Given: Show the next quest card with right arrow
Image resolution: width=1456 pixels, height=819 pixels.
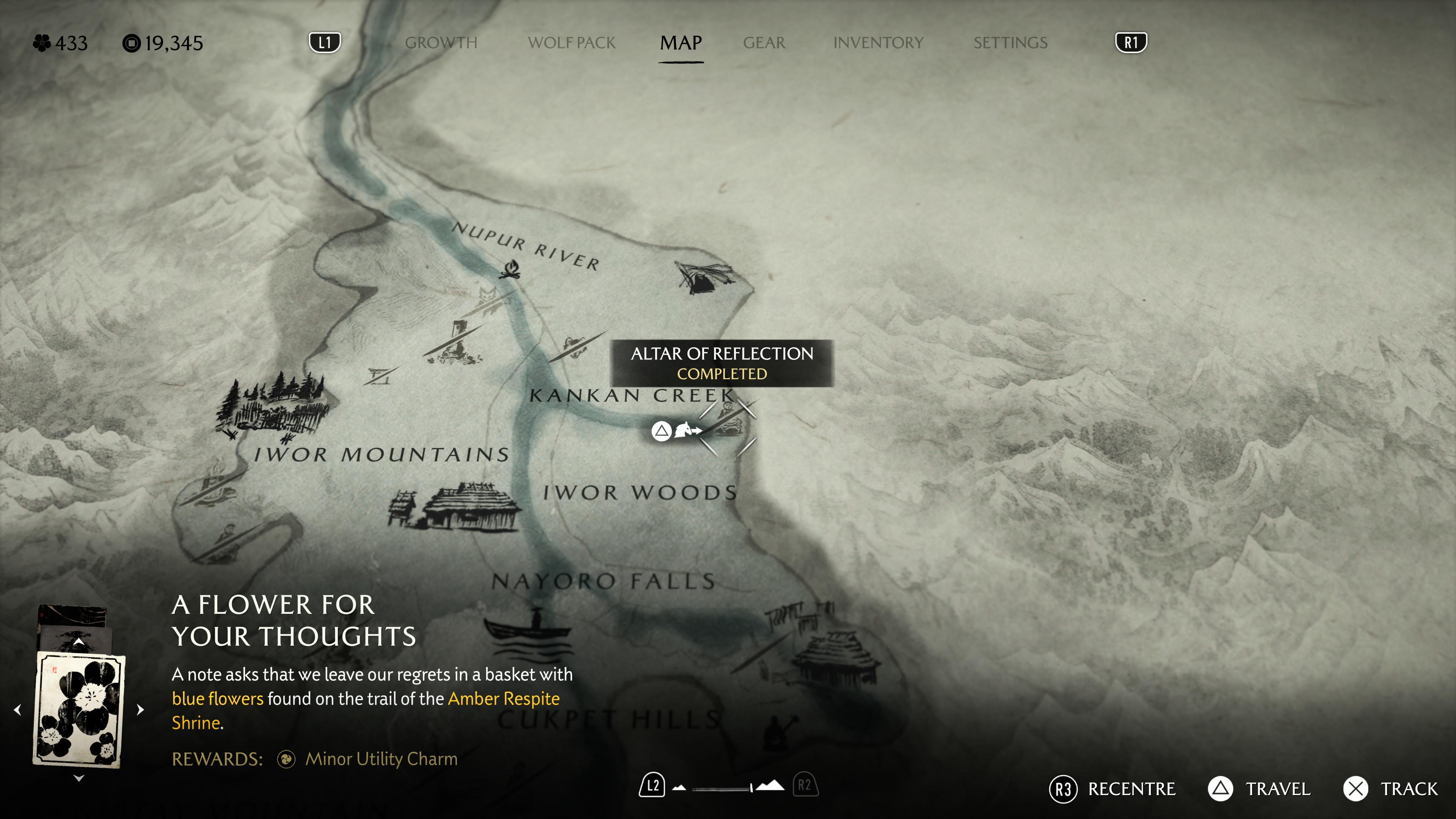Looking at the screenshot, I should point(141,709).
